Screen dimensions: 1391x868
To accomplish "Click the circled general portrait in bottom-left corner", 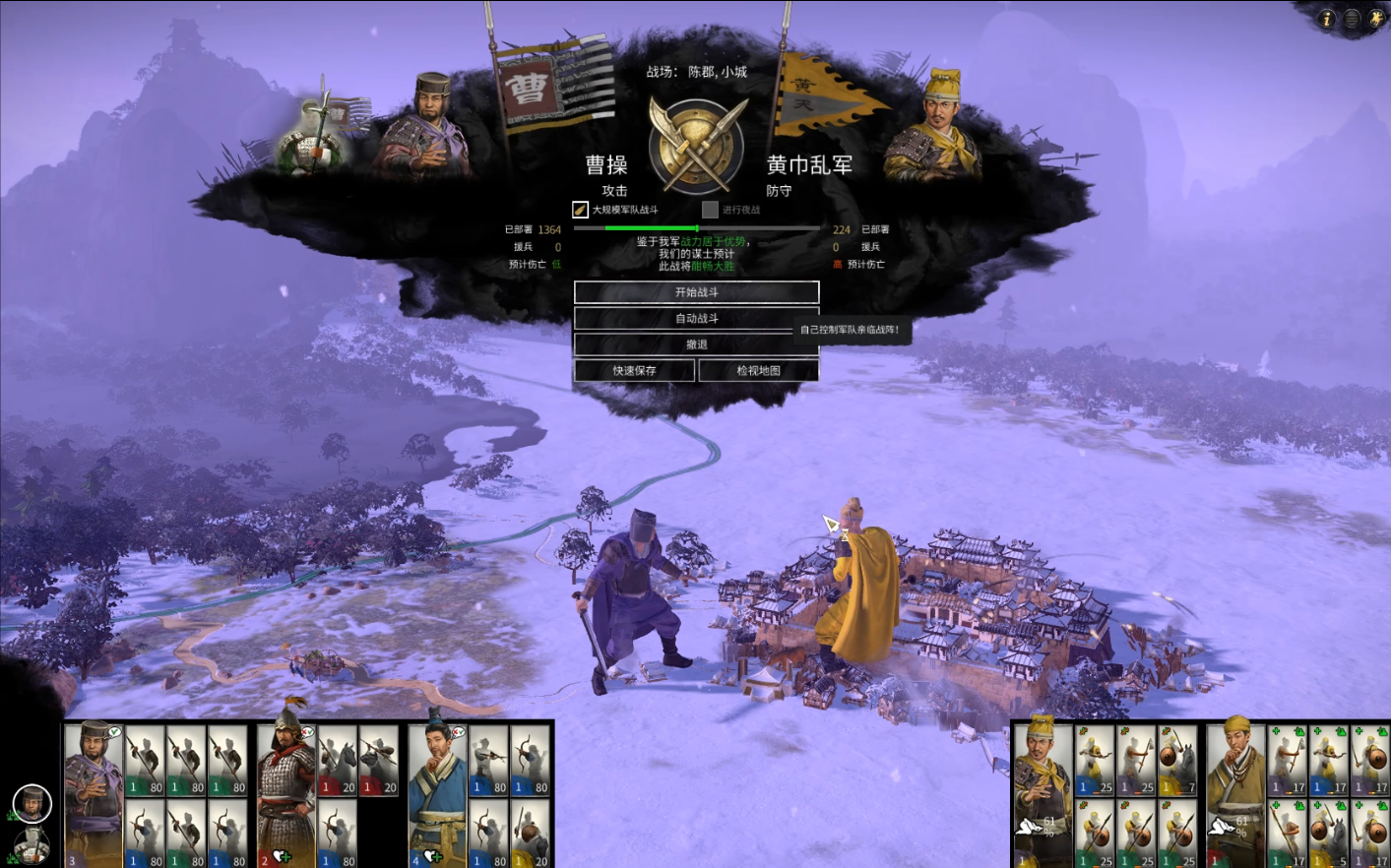I will [32, 804].
